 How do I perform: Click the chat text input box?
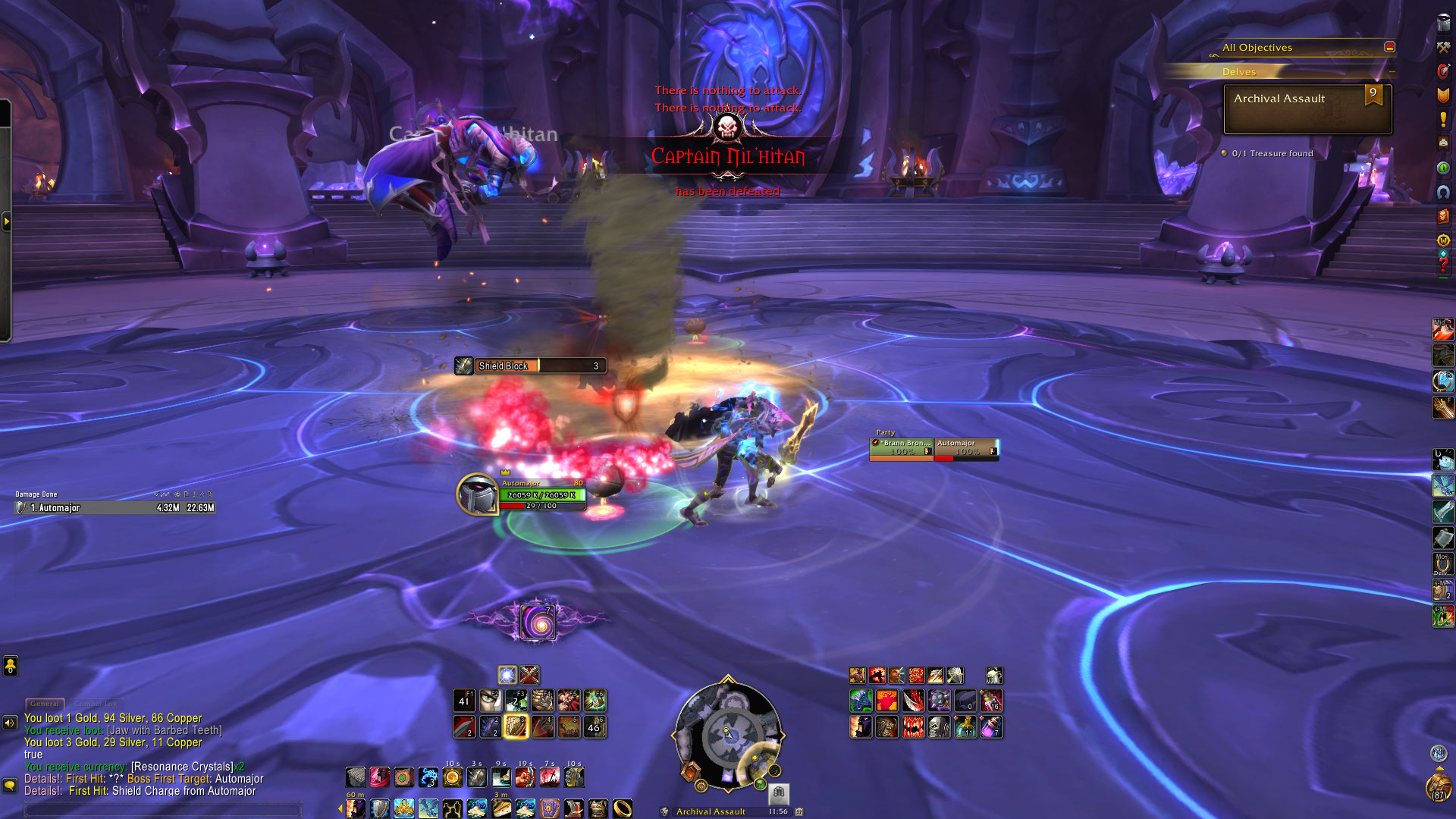point(163,810)
